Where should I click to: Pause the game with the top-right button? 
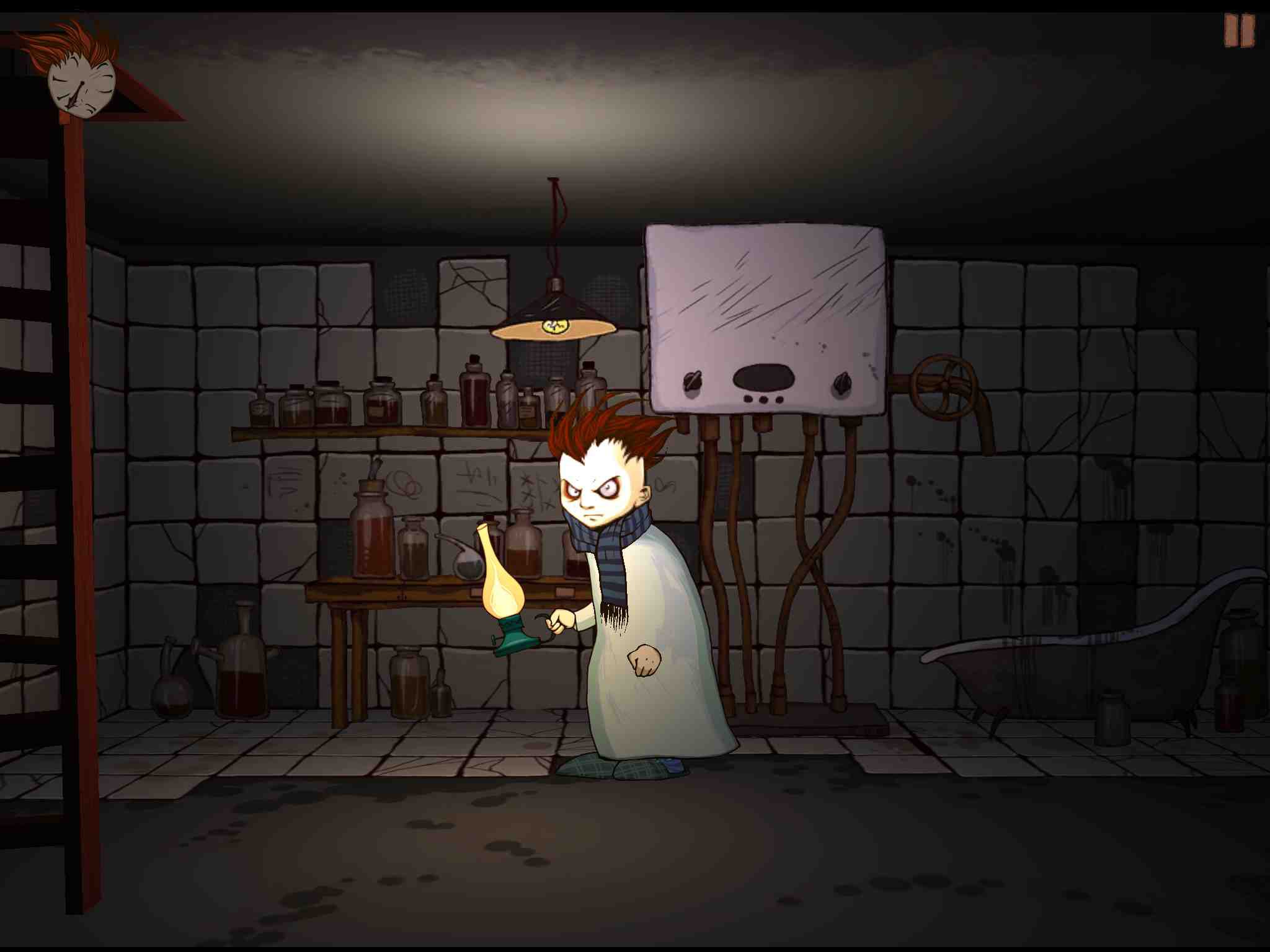[1238, 30]
